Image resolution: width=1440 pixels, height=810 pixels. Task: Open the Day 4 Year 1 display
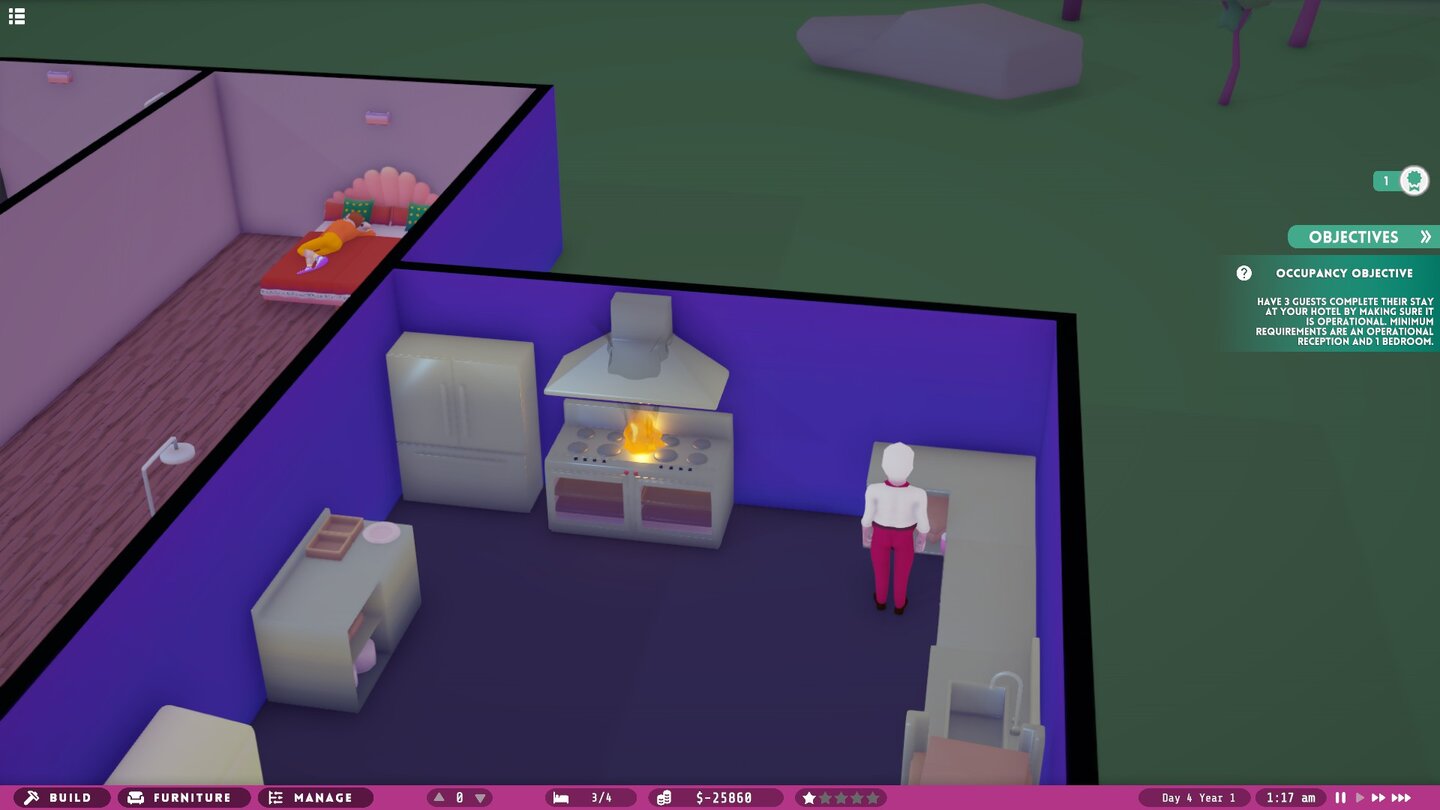click(x=1200, y=797)
